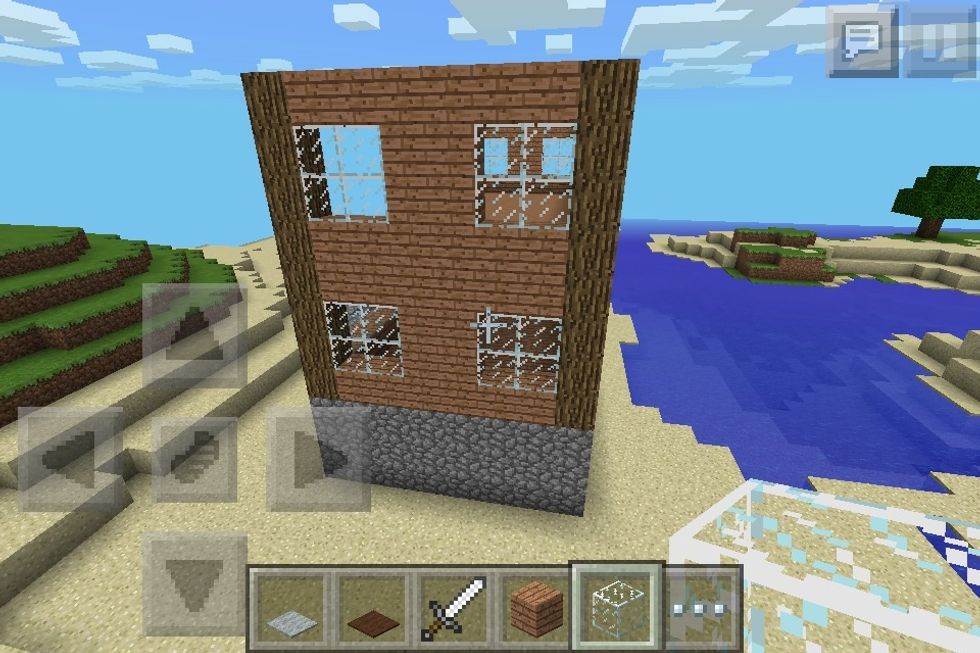Pause the game with the pause button
Screen dimensions: 980x653
click(x=940, y=41)
